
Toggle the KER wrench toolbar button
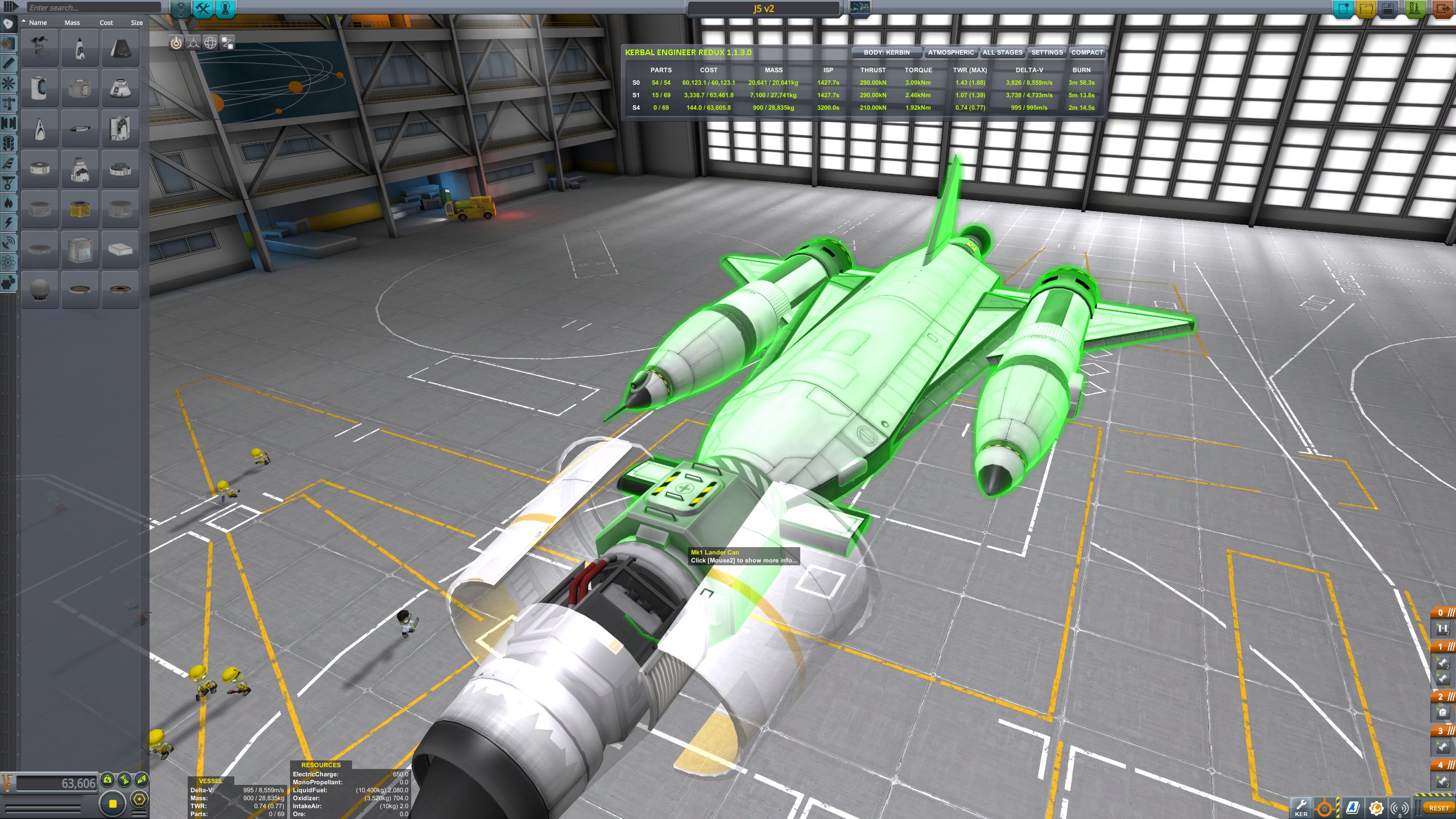click(1301, 807)
